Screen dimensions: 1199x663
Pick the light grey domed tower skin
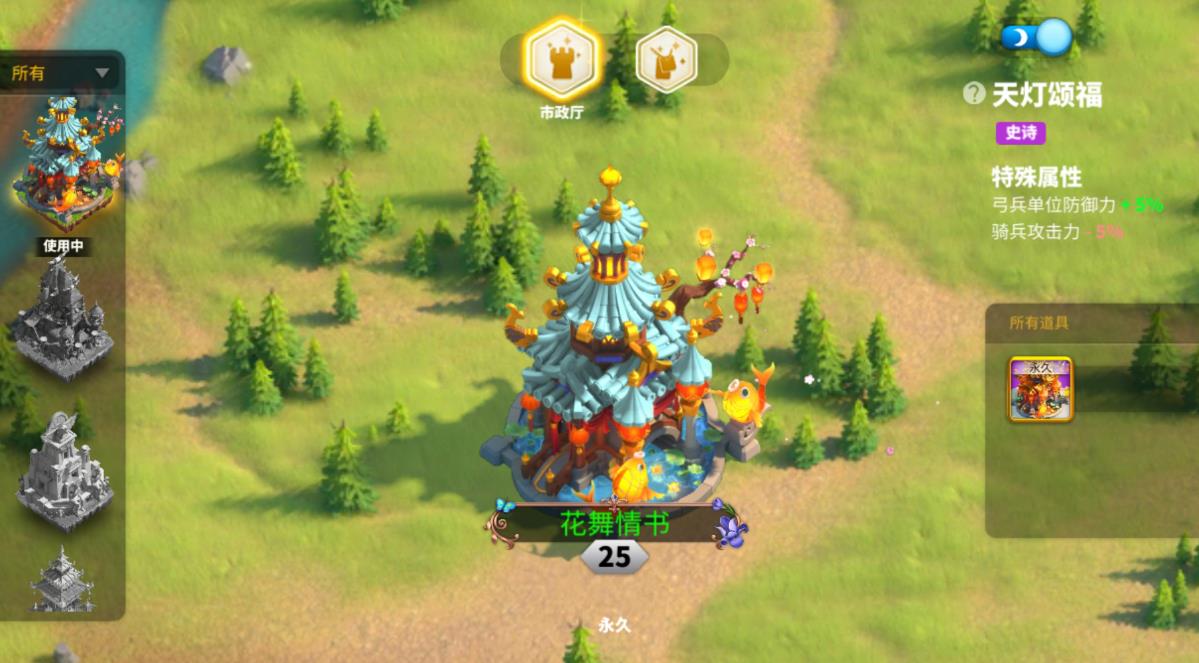(x=64, y=470)
